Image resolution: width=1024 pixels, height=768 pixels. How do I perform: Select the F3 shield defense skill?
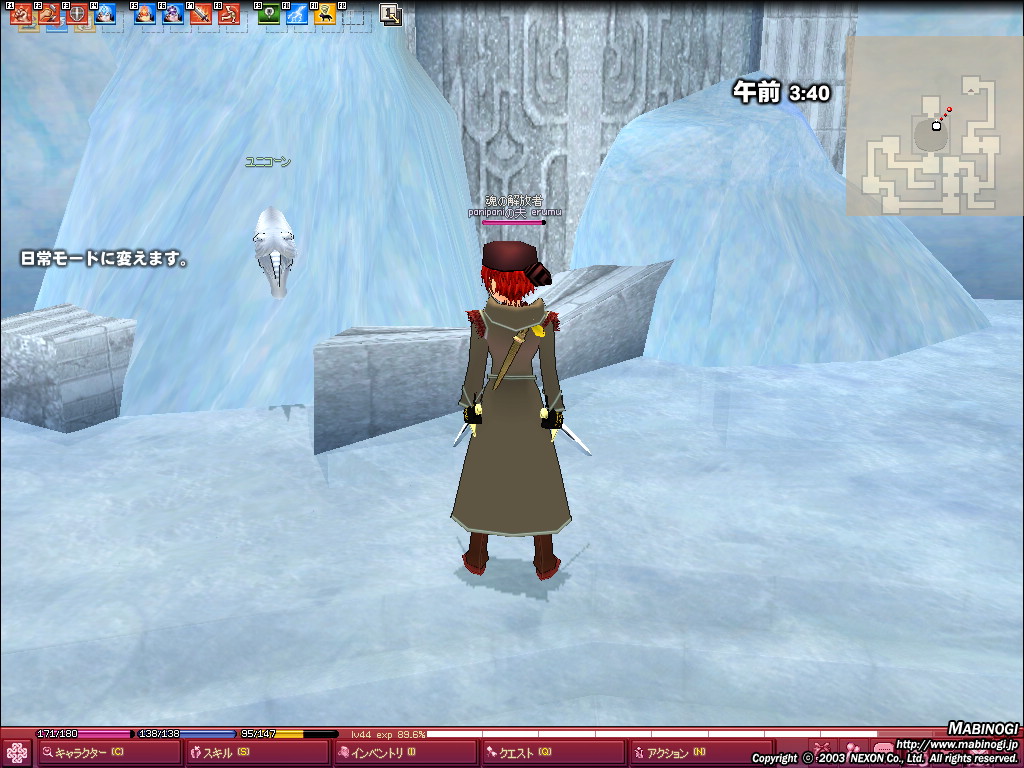pyautogui.click(x=77, y=14)
